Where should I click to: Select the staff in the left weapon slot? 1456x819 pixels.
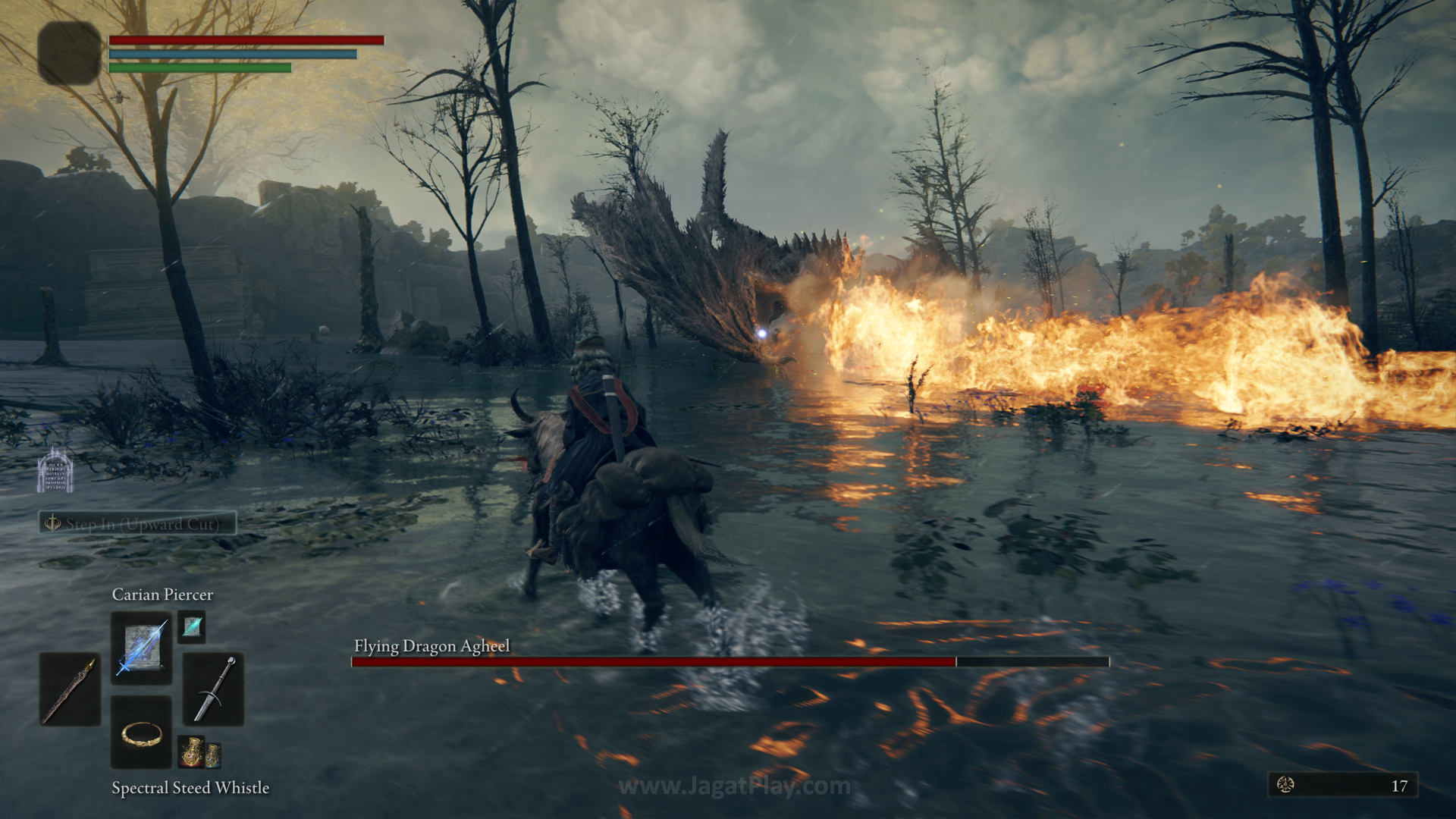click(x=70, y=689)
